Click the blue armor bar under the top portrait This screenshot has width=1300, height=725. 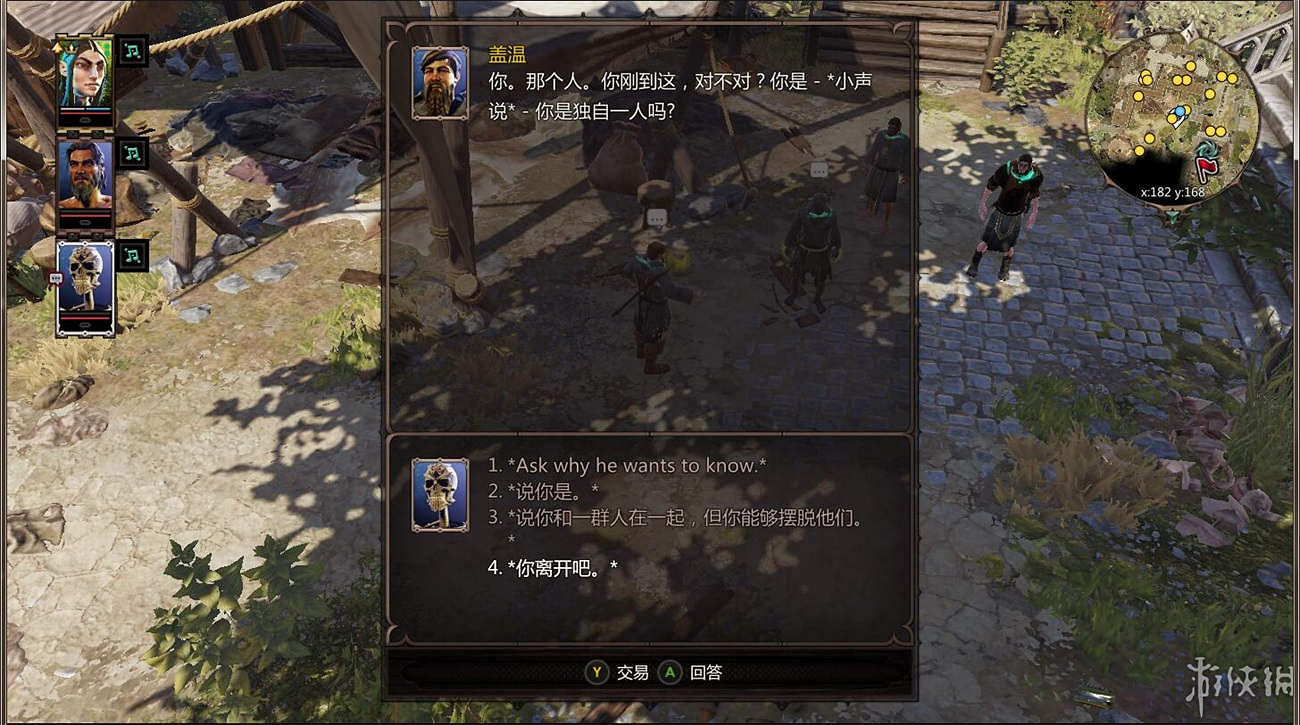pyautogui.click(x=97, y=110)
